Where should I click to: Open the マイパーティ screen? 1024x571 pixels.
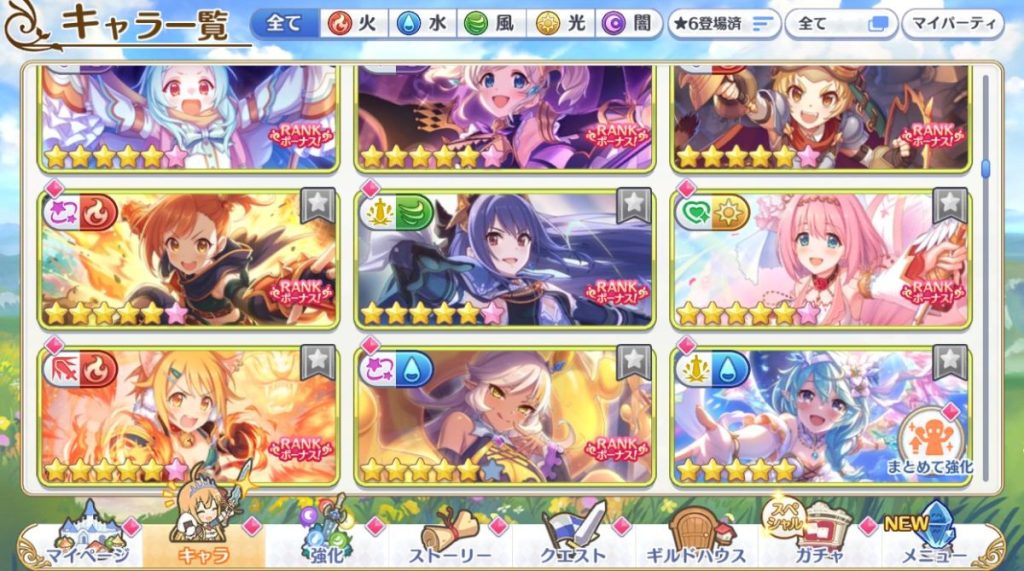[x=953, y=23]
